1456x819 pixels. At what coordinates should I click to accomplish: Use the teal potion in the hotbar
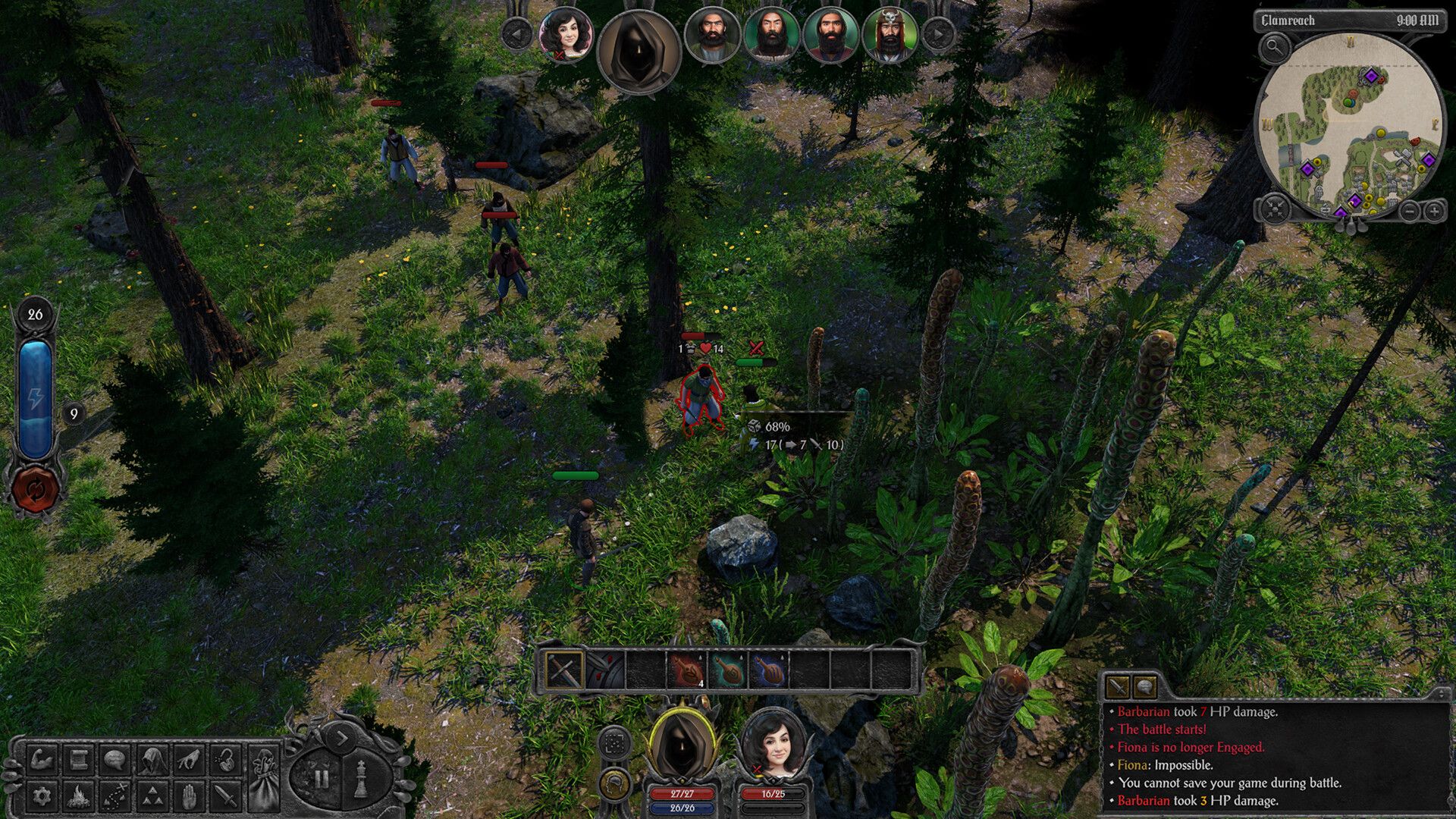[x=728, y=670]
